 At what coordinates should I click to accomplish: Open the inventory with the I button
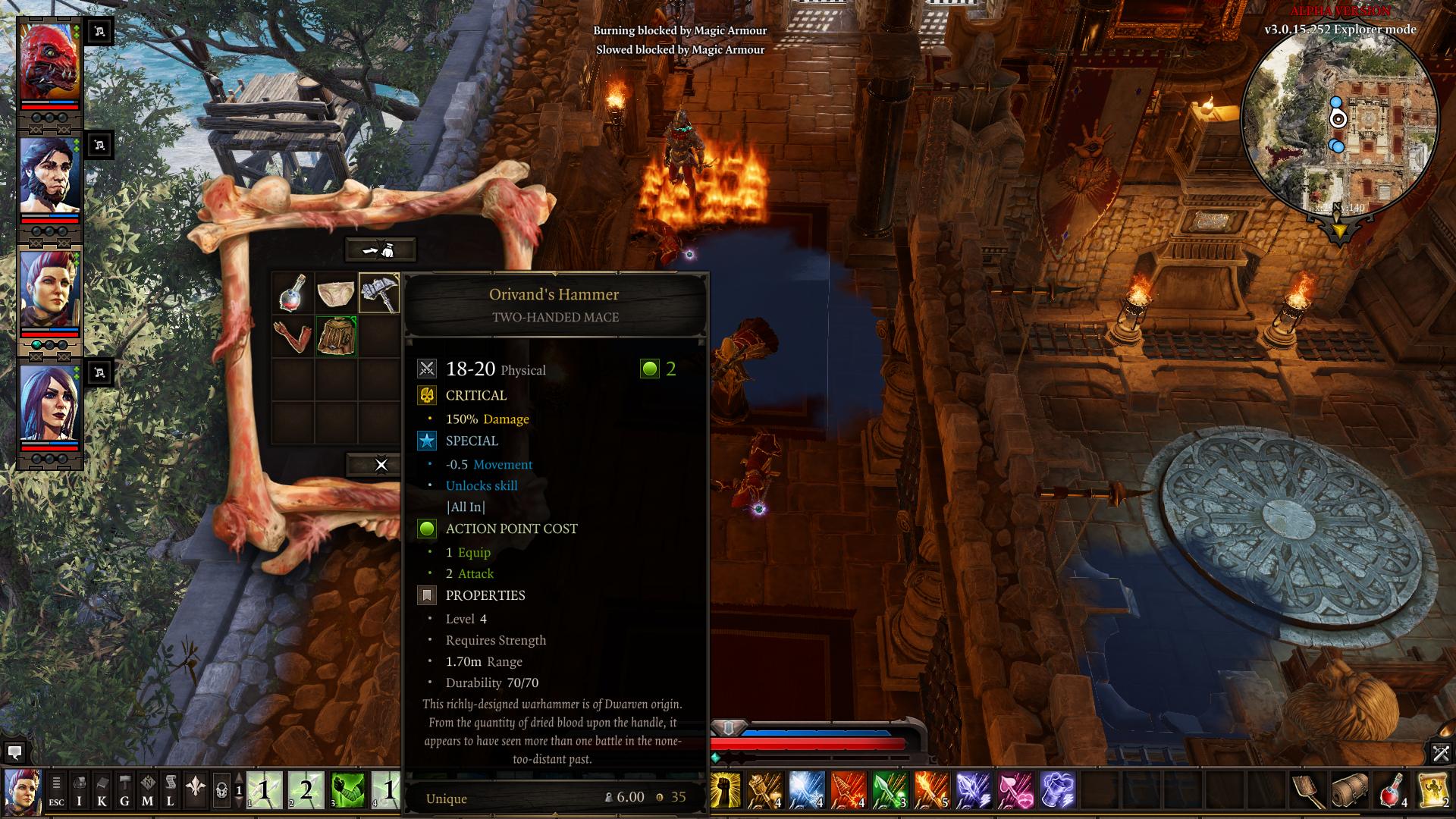point(79,790)
